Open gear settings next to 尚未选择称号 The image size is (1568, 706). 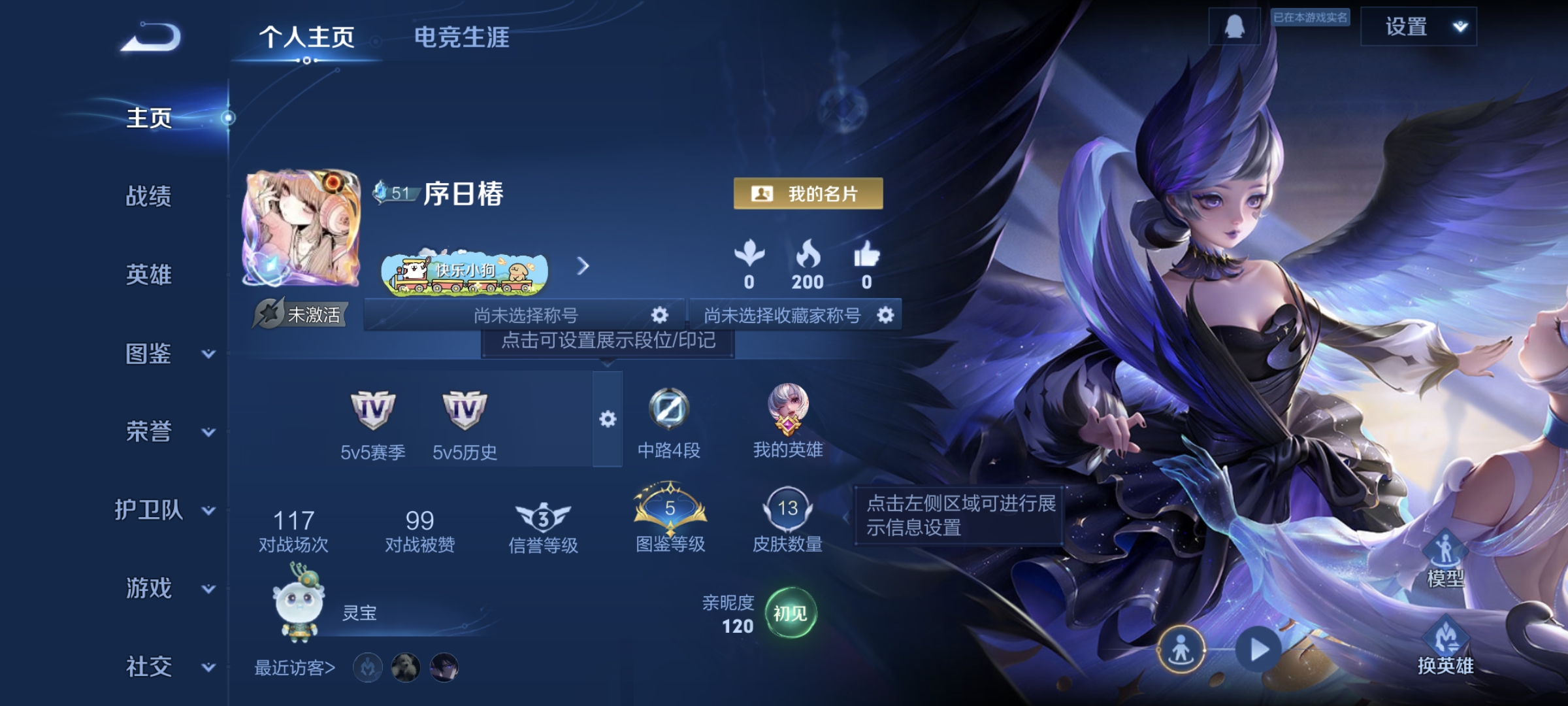pyautogui.click(x=660, y=315)
